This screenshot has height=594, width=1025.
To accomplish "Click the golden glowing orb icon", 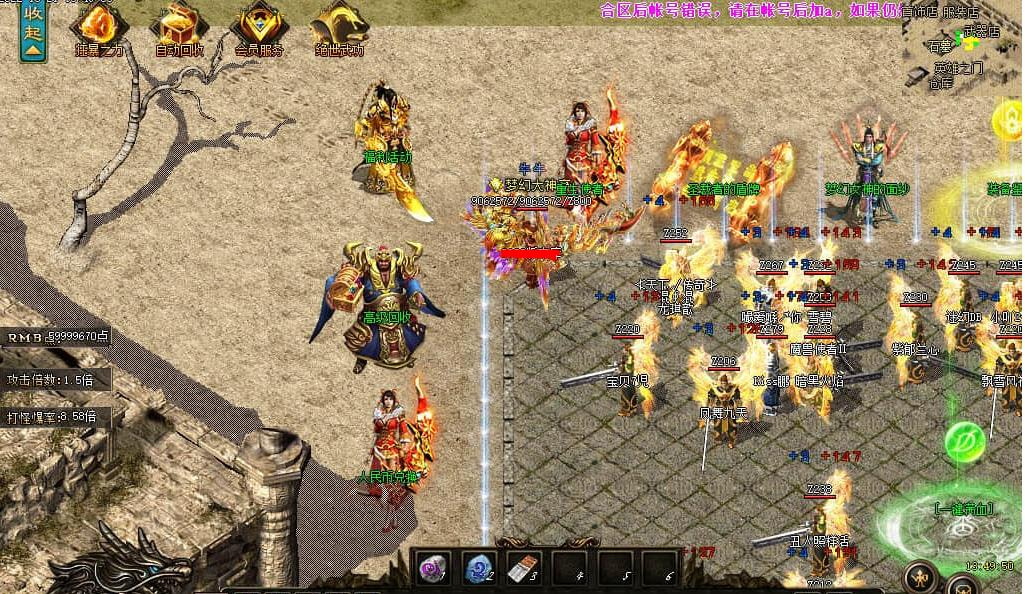I will point(1010,122).
